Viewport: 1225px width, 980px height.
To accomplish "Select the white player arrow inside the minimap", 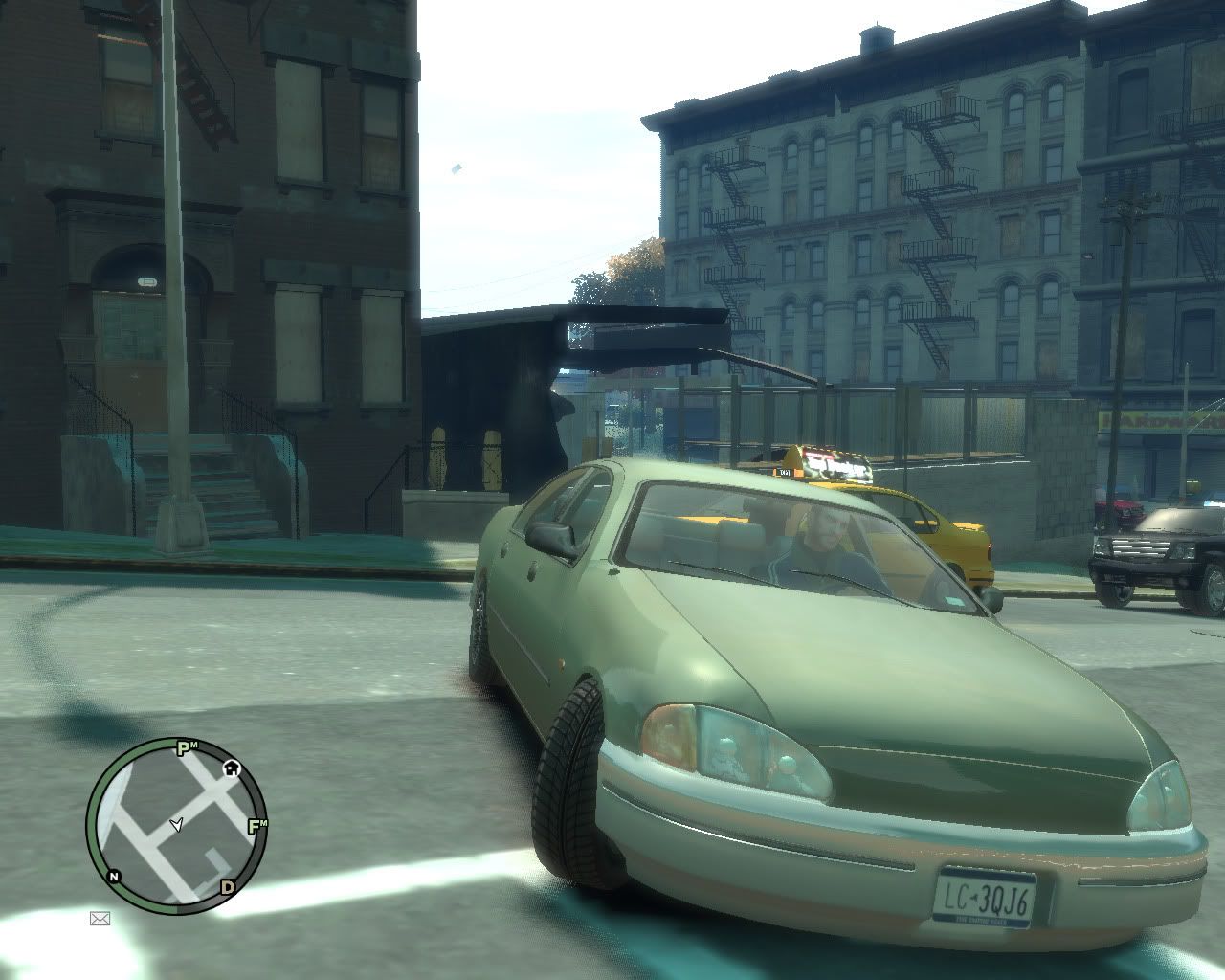I will point(178,823).
